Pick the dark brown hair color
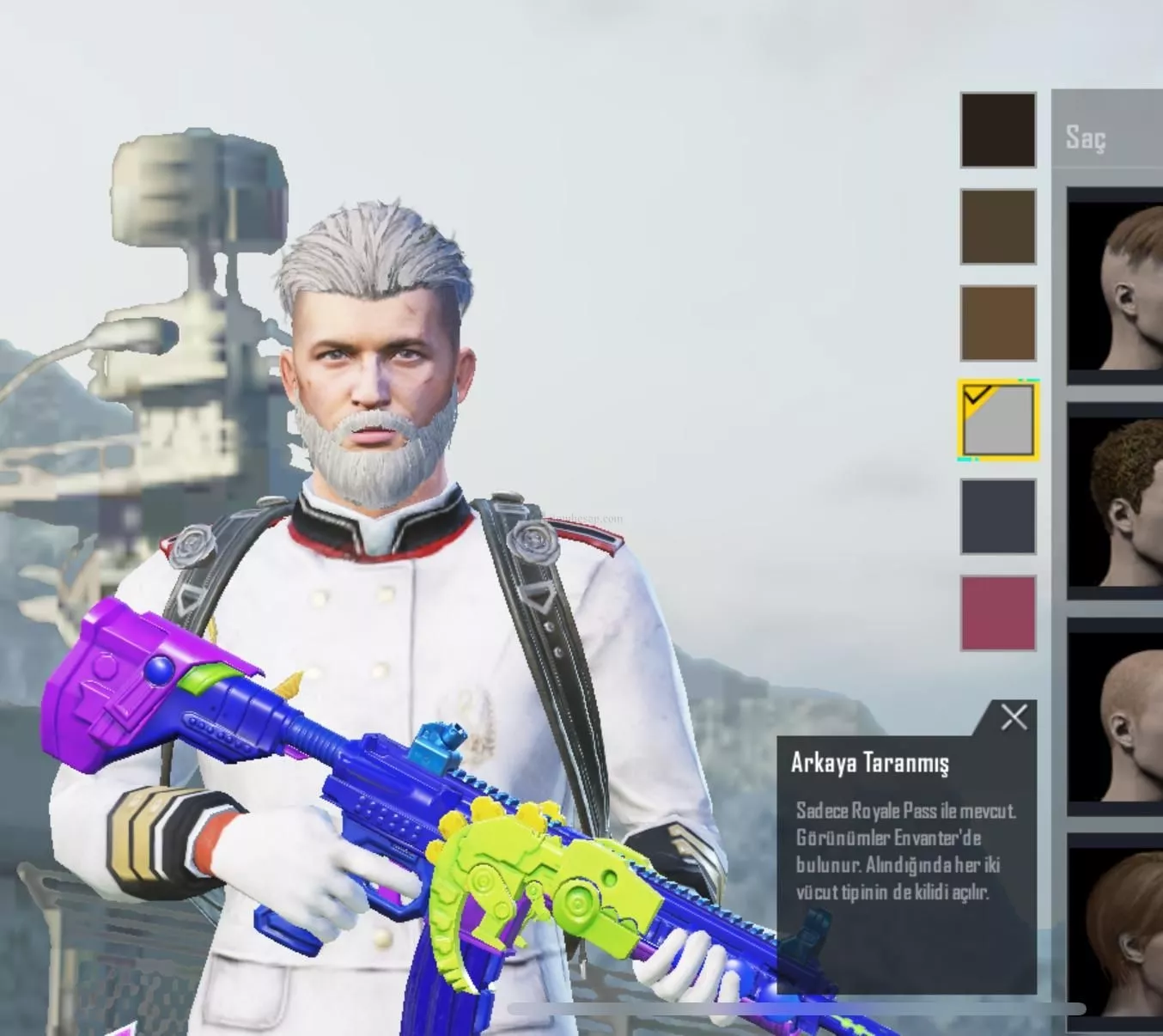Image resolution: width=1163 pixels, height=1036 pixels. click(997, 227)
